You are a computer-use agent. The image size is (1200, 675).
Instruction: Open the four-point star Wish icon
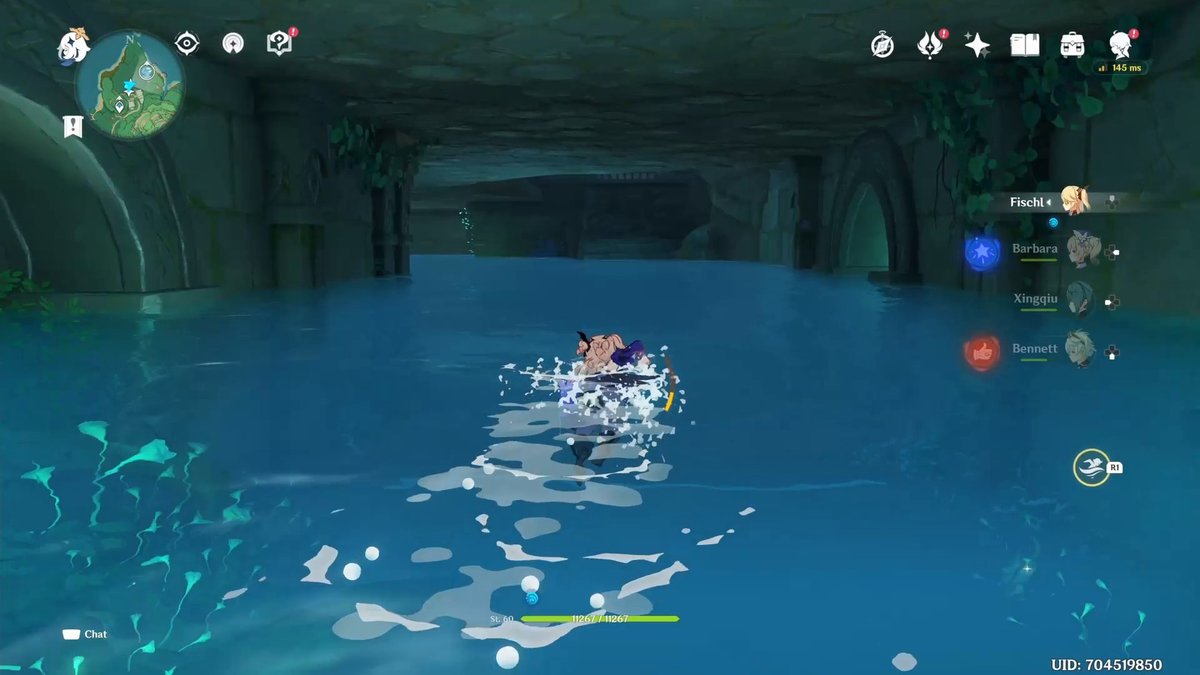coord(977,45)
